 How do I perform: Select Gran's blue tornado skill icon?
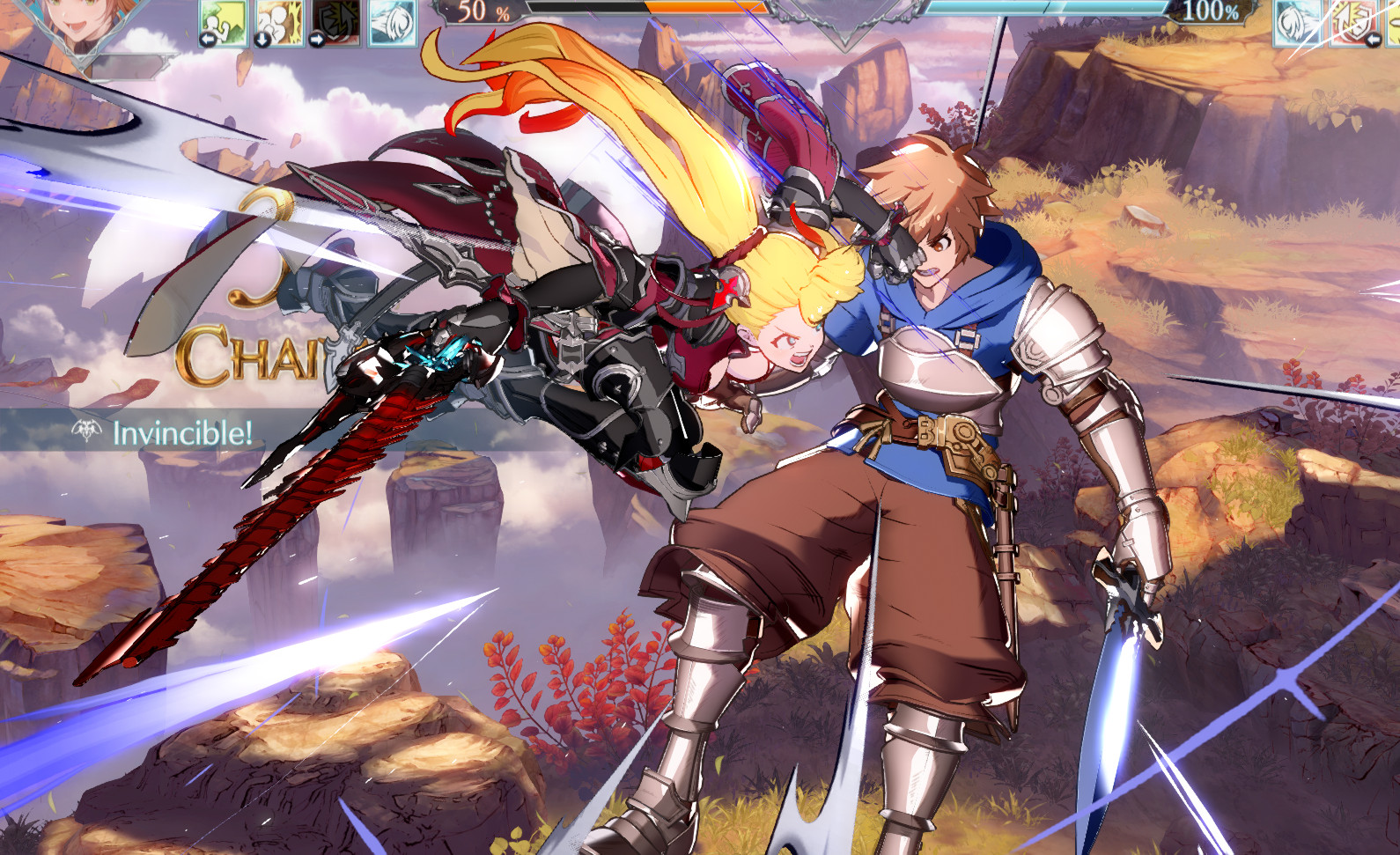[1297, 22]
